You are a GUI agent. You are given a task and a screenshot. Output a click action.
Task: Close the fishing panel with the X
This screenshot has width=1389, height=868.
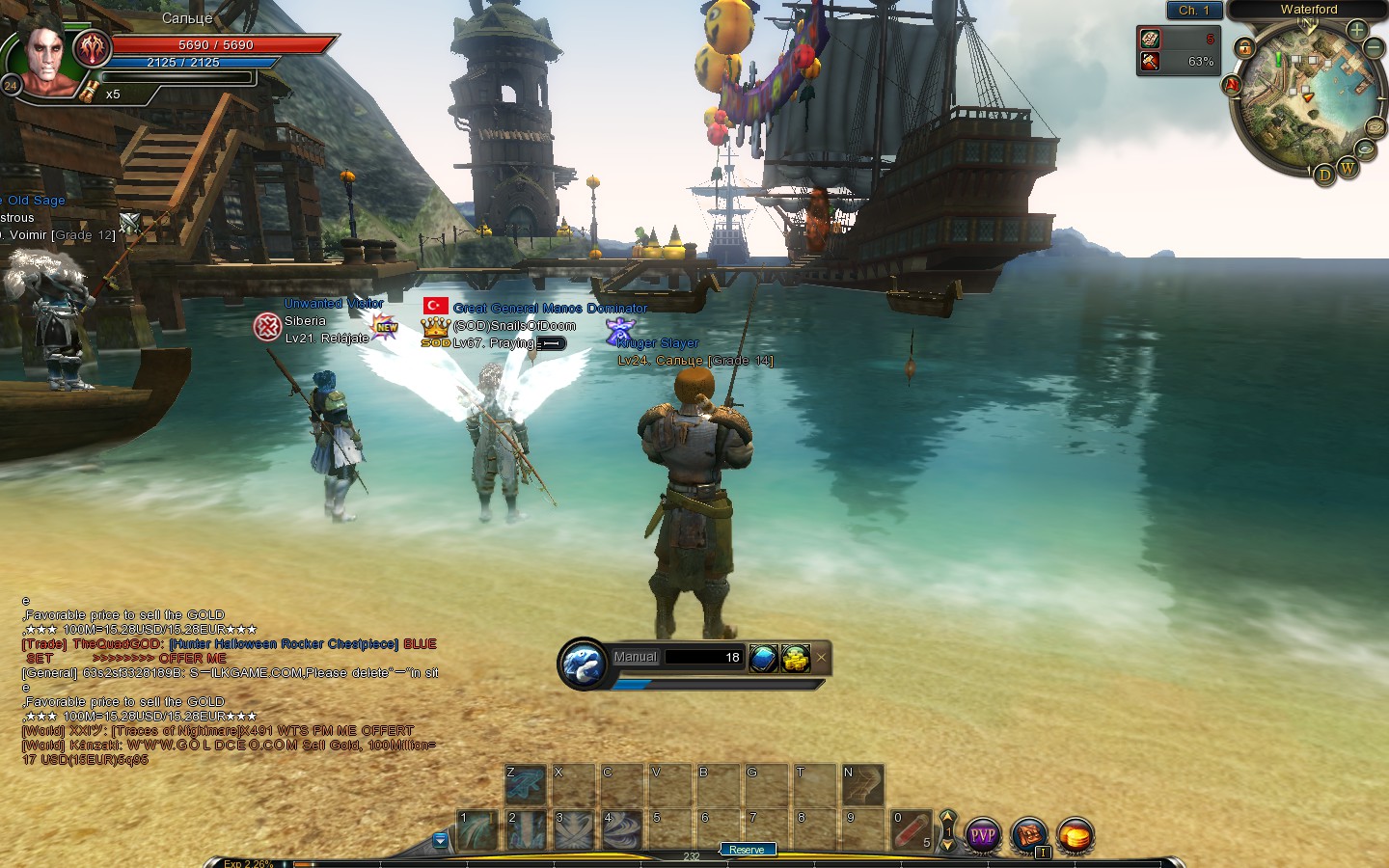pyautogui.click(x=821, y=658)
